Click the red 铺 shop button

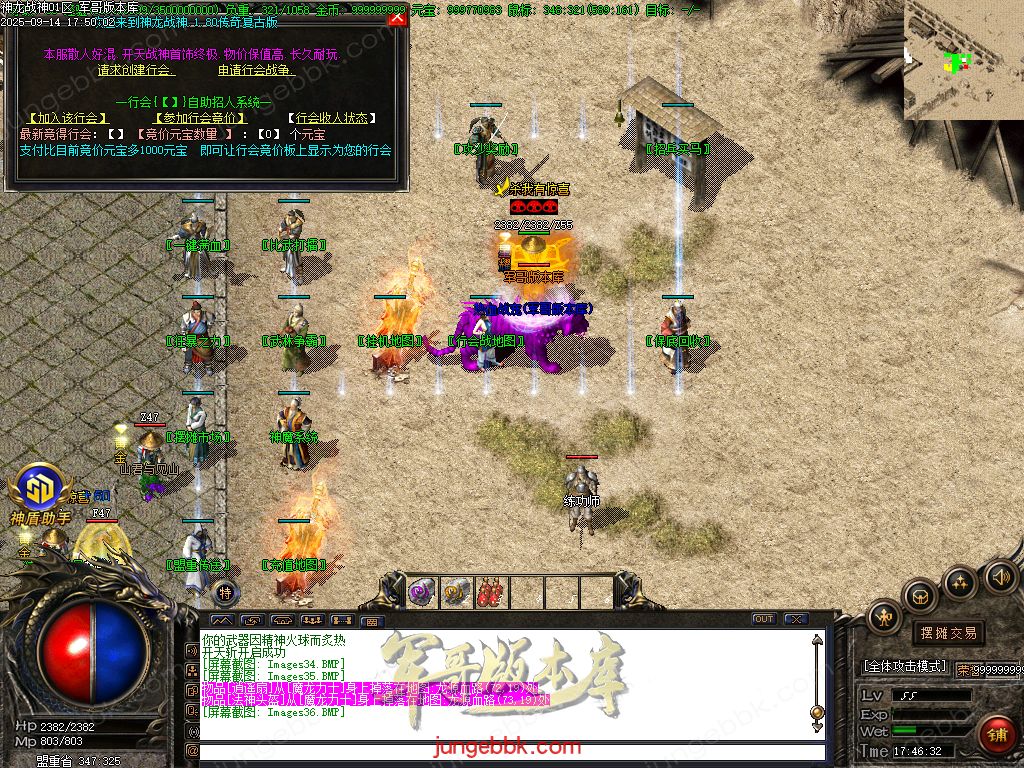(996, 735)
